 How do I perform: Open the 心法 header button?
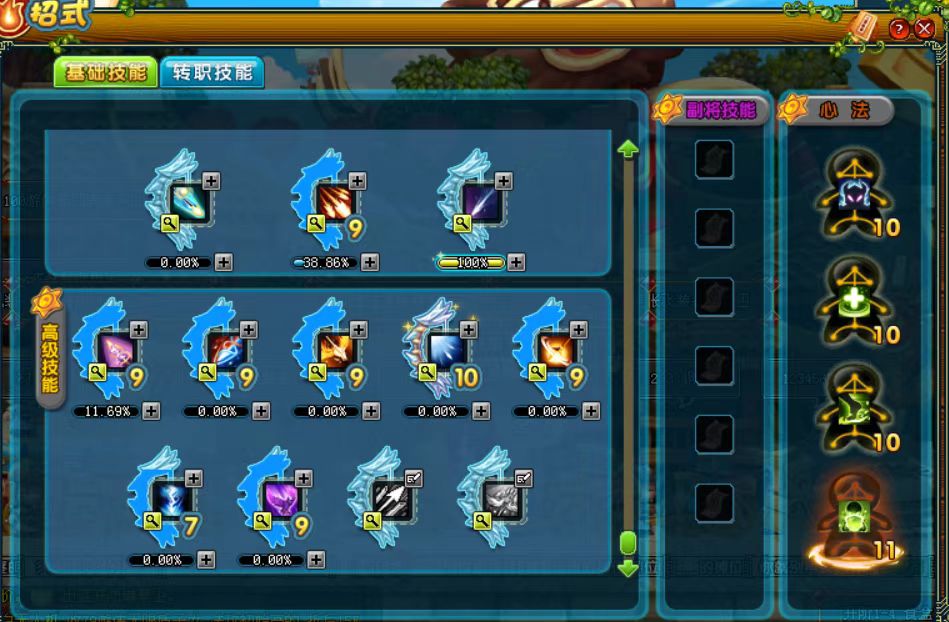tap(842, 110)
